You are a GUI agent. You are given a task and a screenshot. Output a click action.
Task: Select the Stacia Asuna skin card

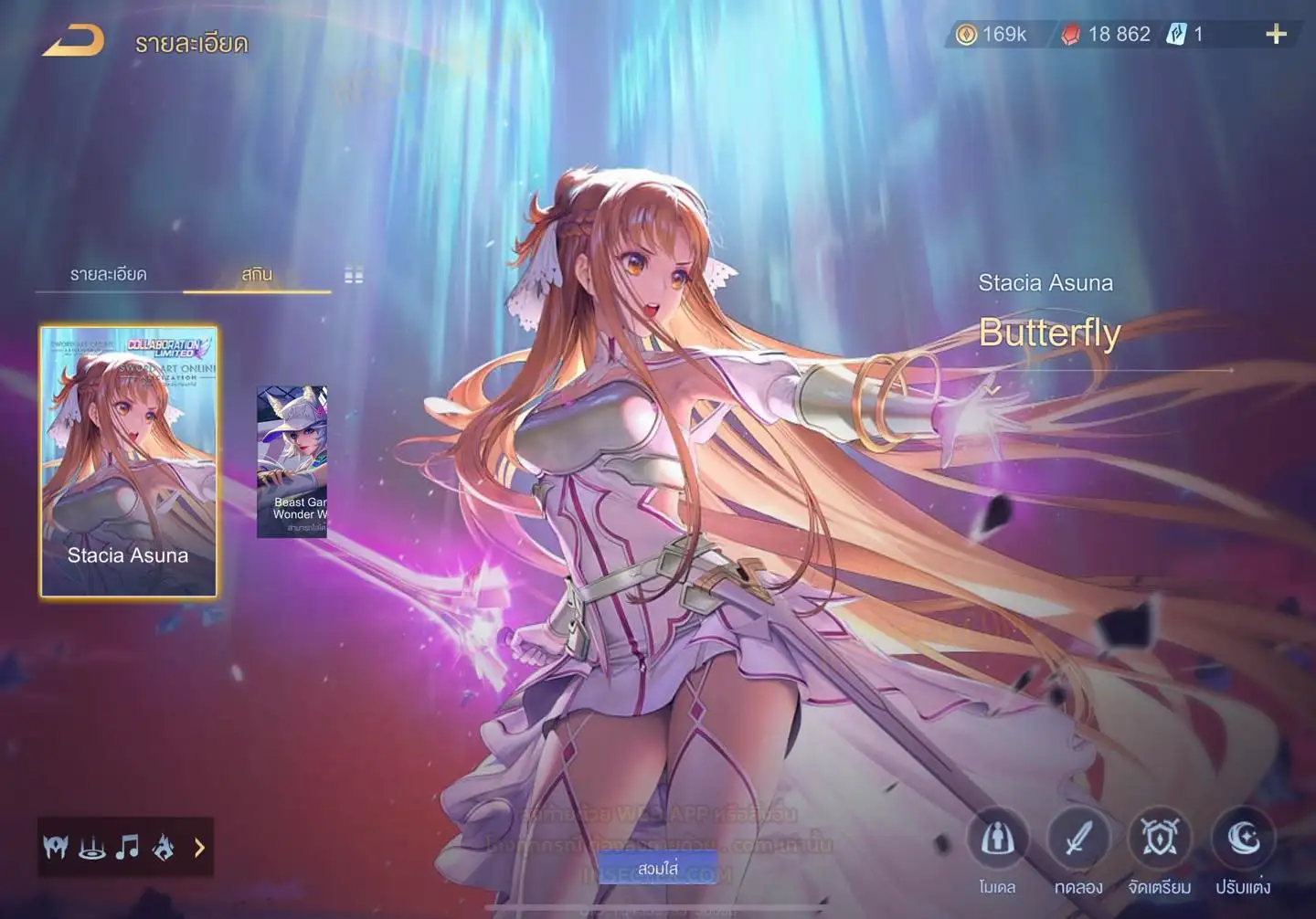[x=129, y=461]
